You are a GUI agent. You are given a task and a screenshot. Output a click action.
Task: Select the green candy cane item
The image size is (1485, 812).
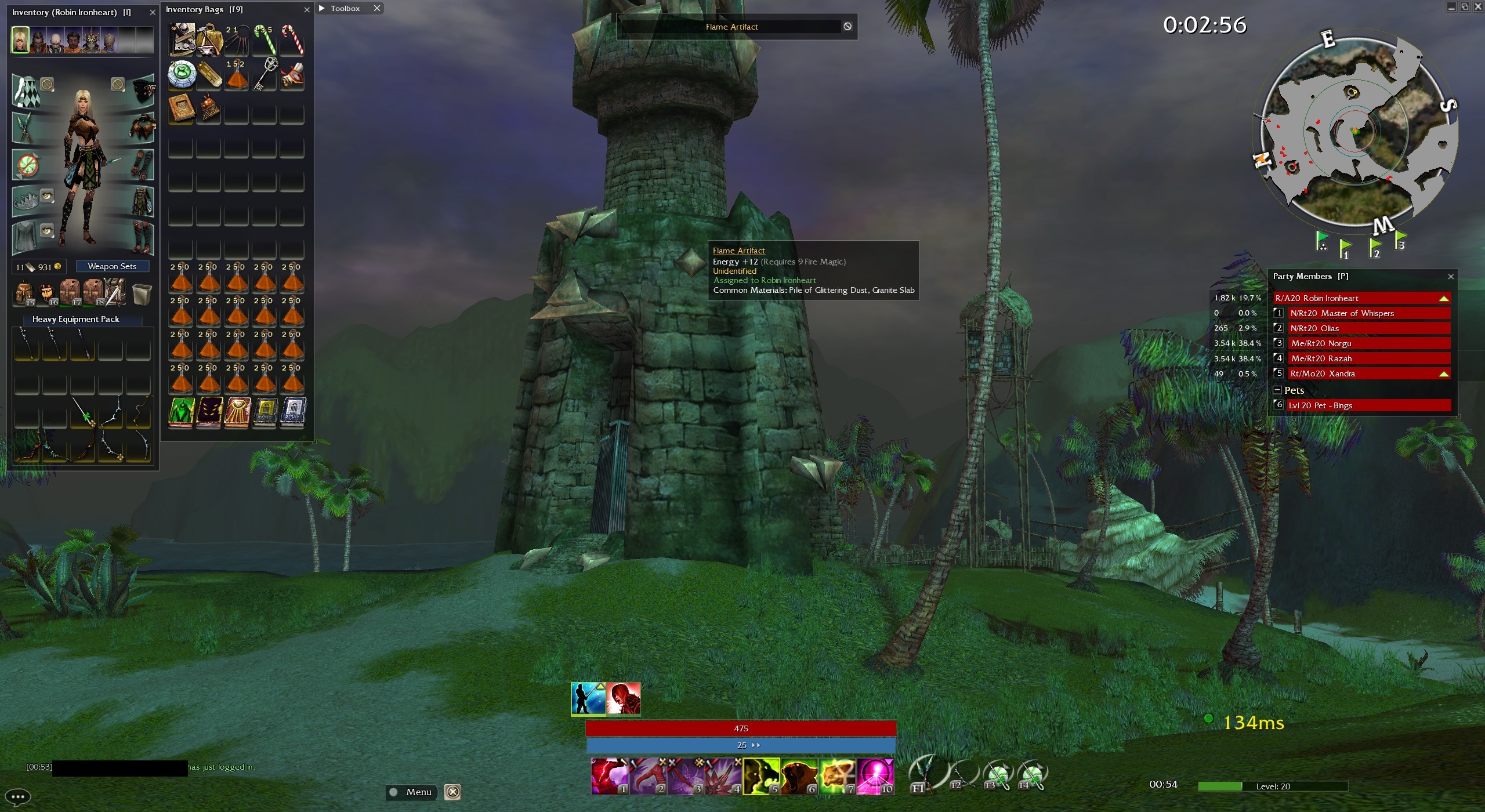pyautogui.click(x=265, y=39)
